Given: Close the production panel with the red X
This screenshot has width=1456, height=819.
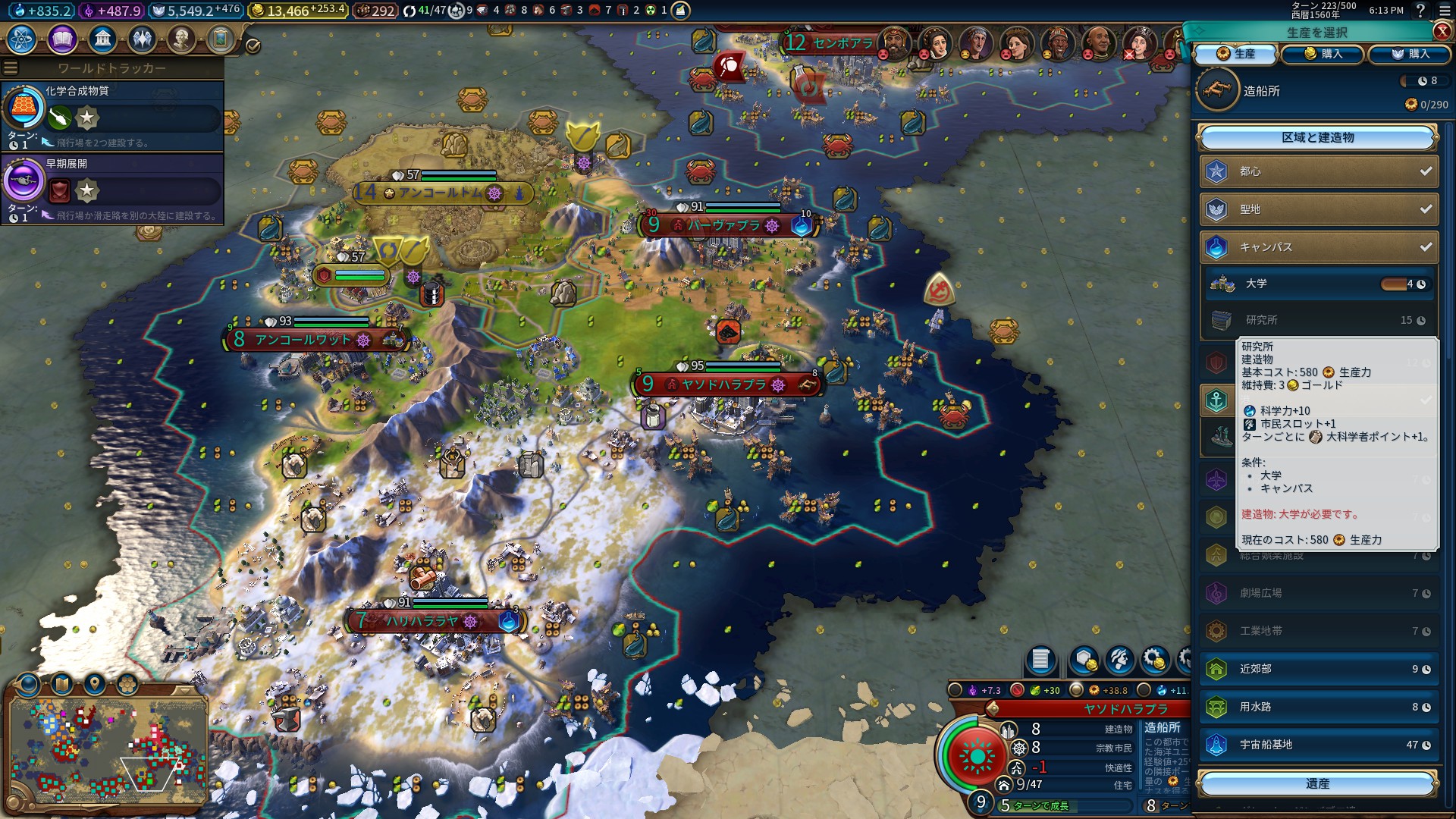Looking at the screenshot, I should point(1442,31).
